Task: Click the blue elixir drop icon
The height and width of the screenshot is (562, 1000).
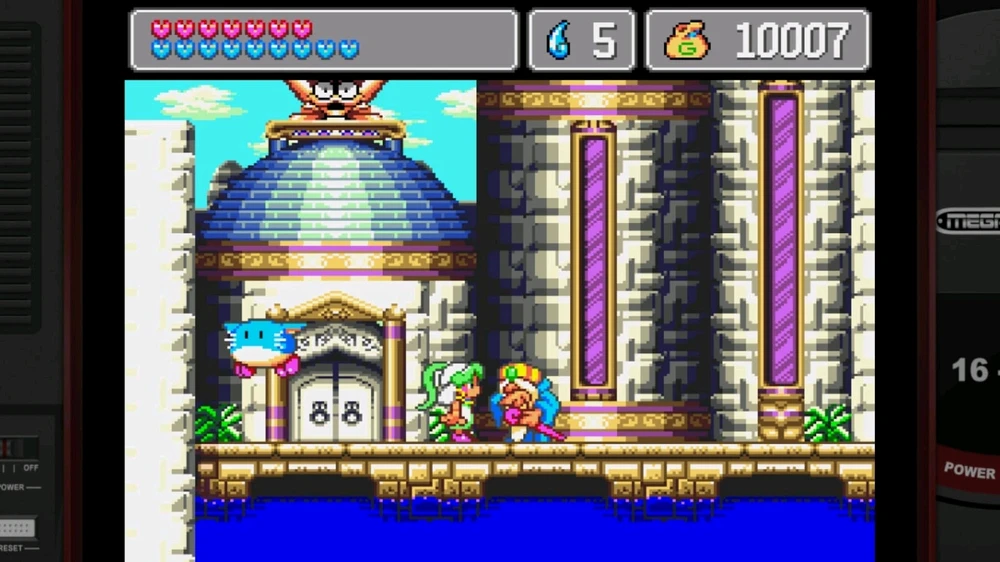Action: coord(558,40)
